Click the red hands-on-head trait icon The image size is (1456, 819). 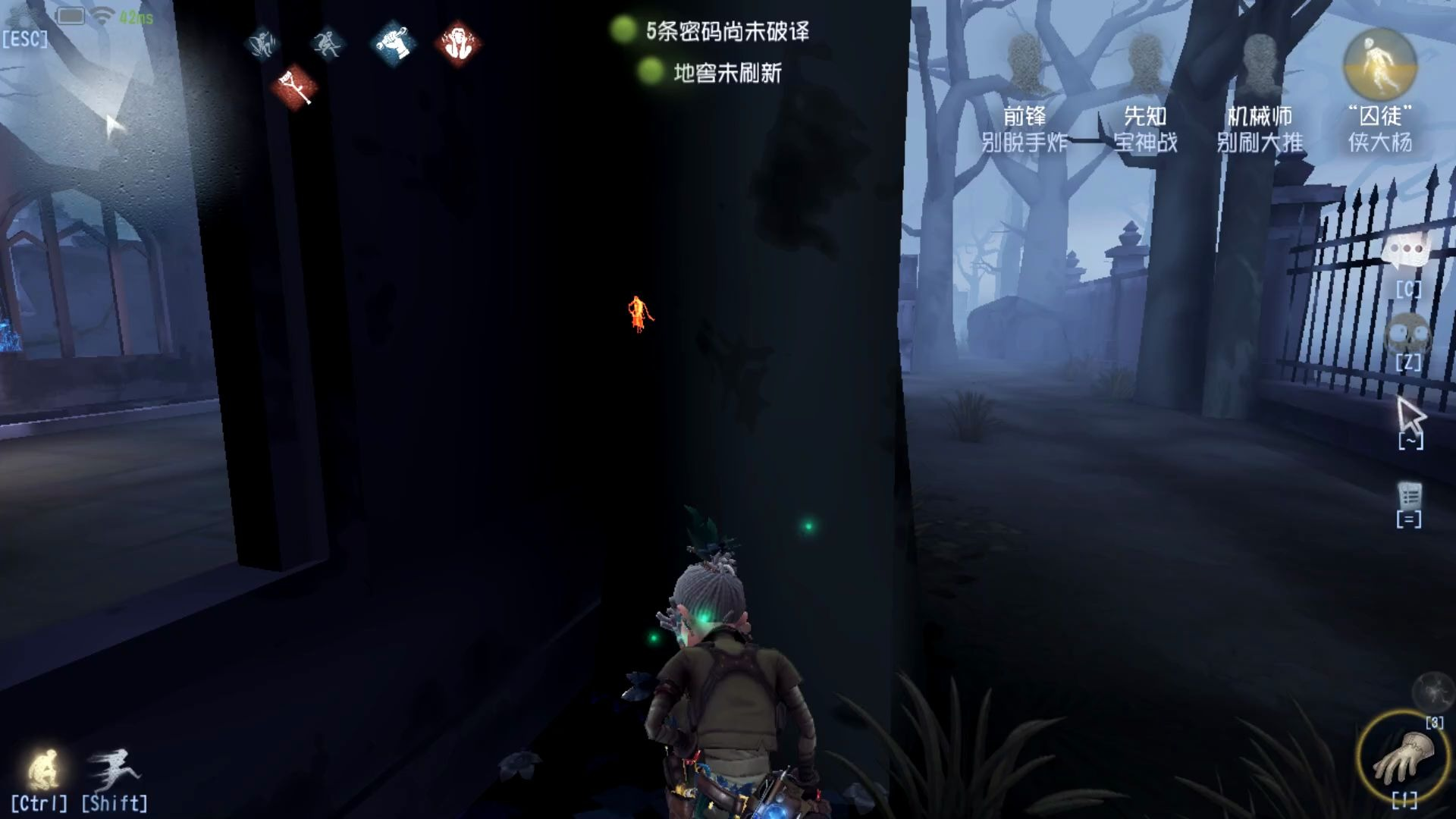tap(459, 43)
